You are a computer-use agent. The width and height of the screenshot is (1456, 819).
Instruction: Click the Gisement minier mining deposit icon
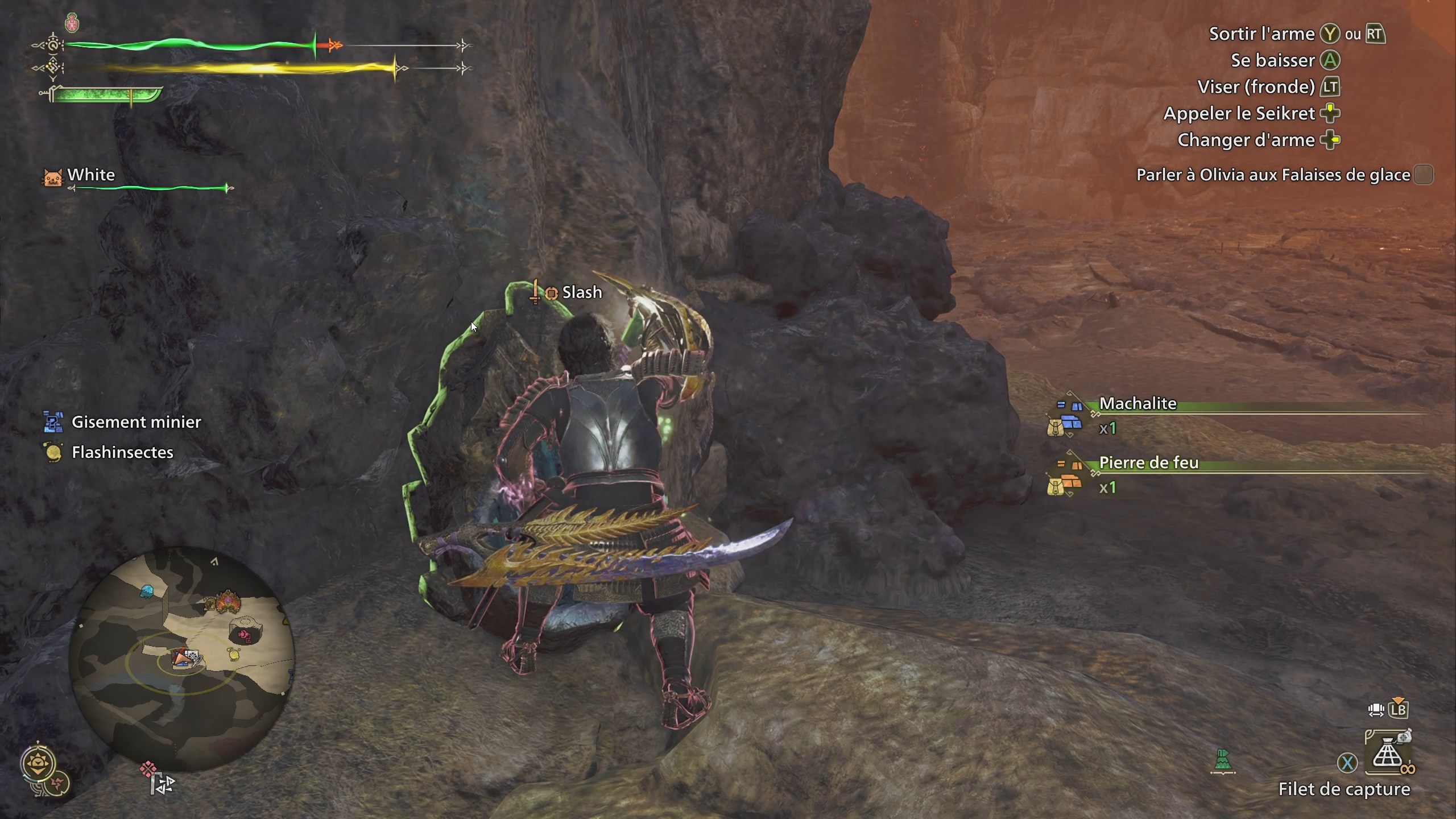pos(52,422)
